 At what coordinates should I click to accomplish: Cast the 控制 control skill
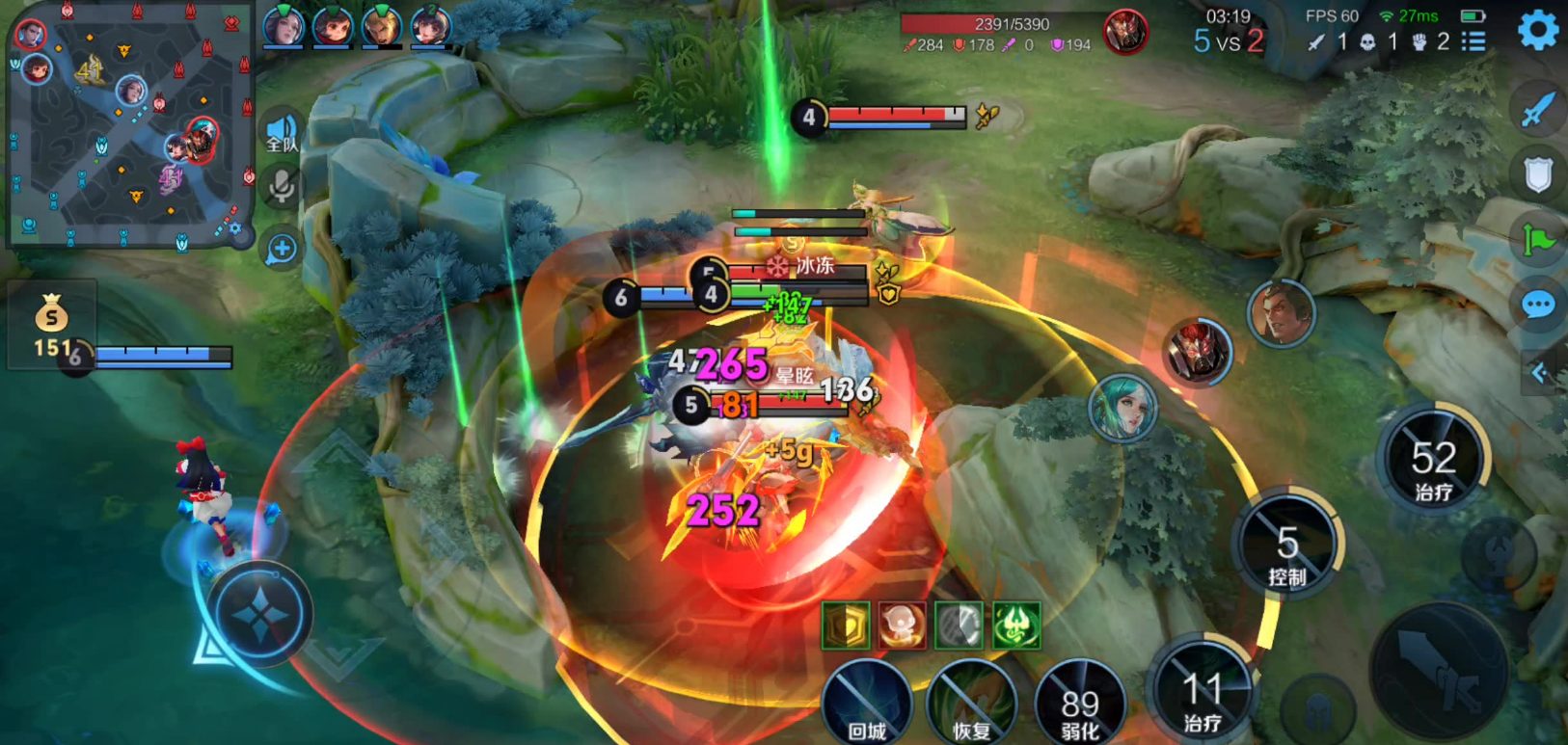[1287, 545]
